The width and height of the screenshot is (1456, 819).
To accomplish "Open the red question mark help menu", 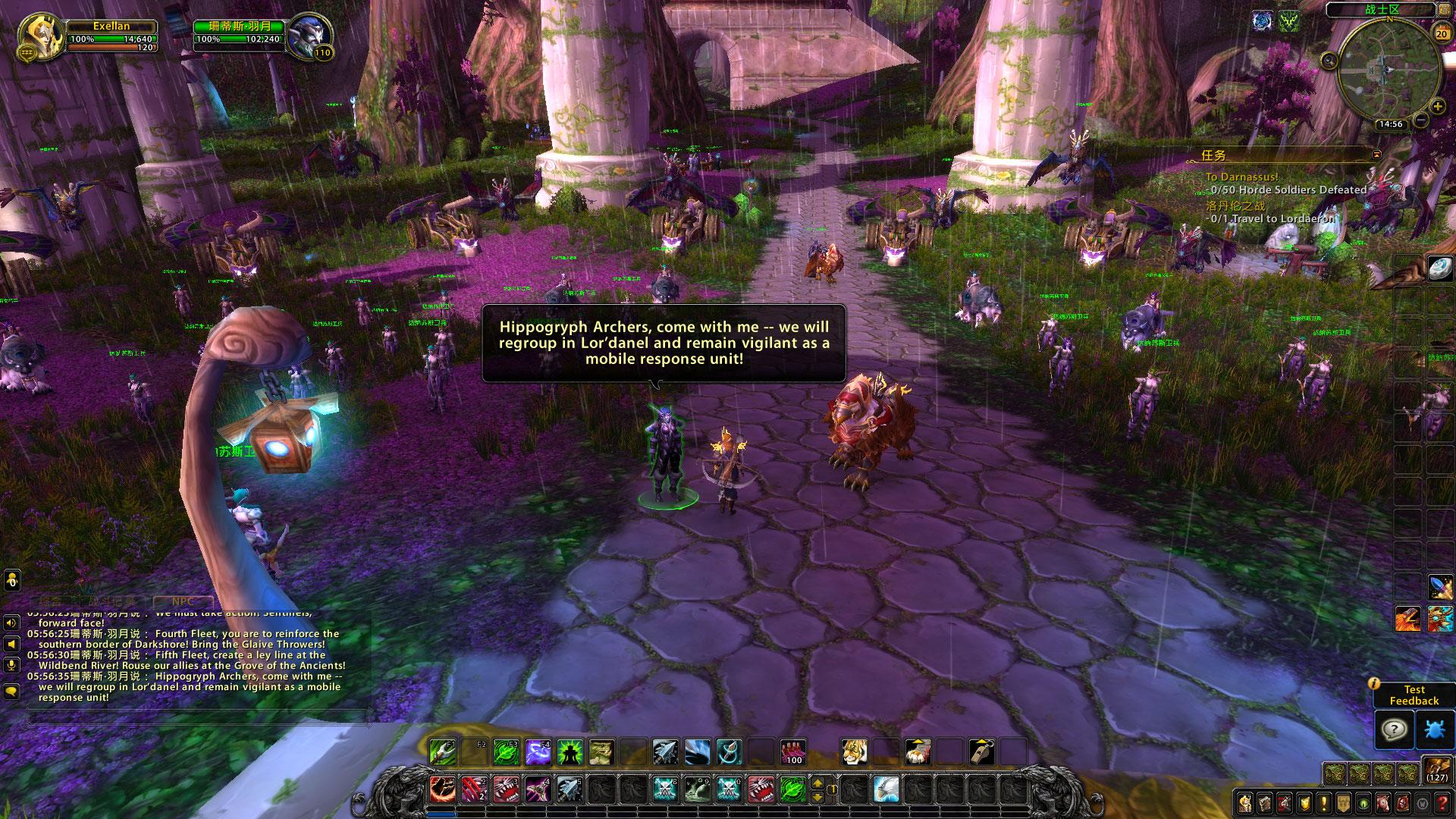I will coord(1442,803).
